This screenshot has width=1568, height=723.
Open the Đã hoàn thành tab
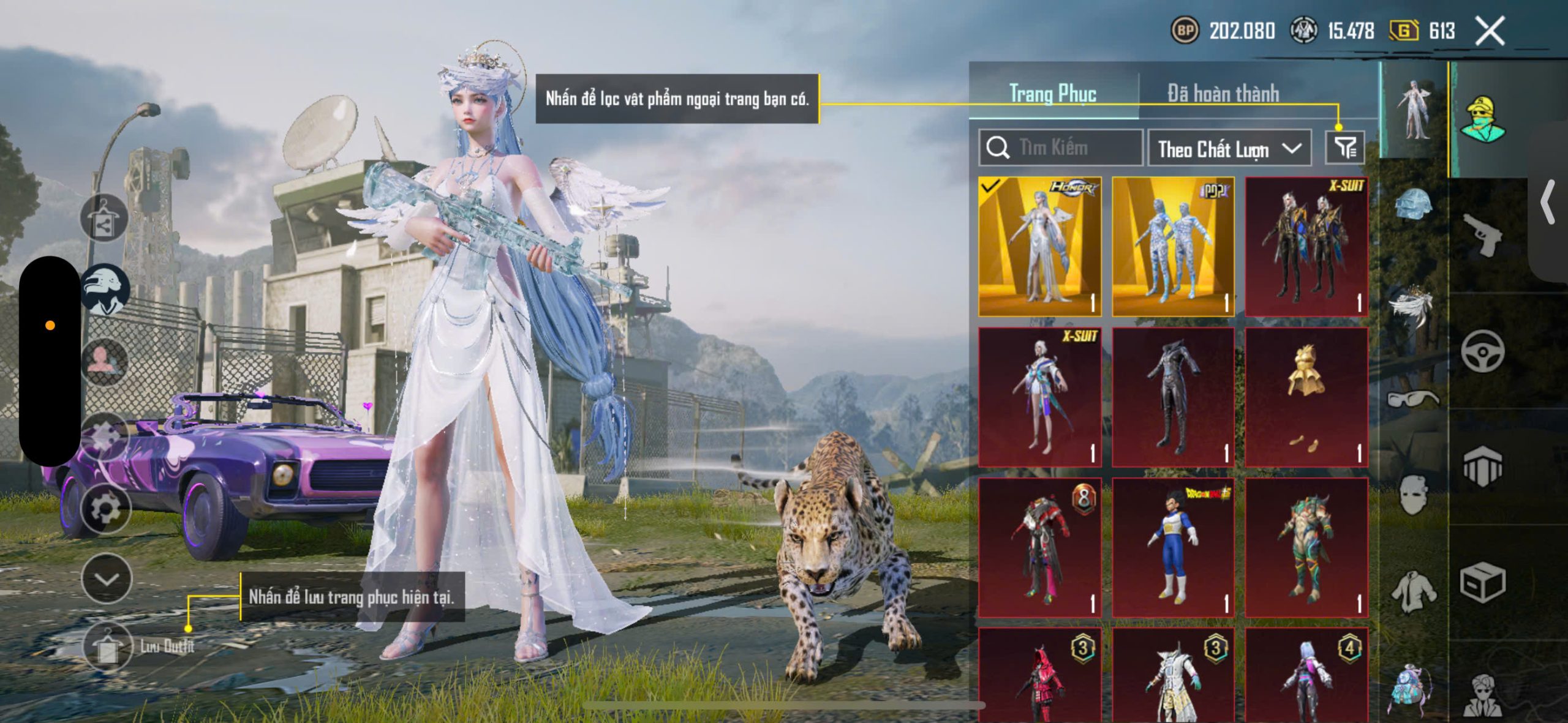coord(1223,94)
